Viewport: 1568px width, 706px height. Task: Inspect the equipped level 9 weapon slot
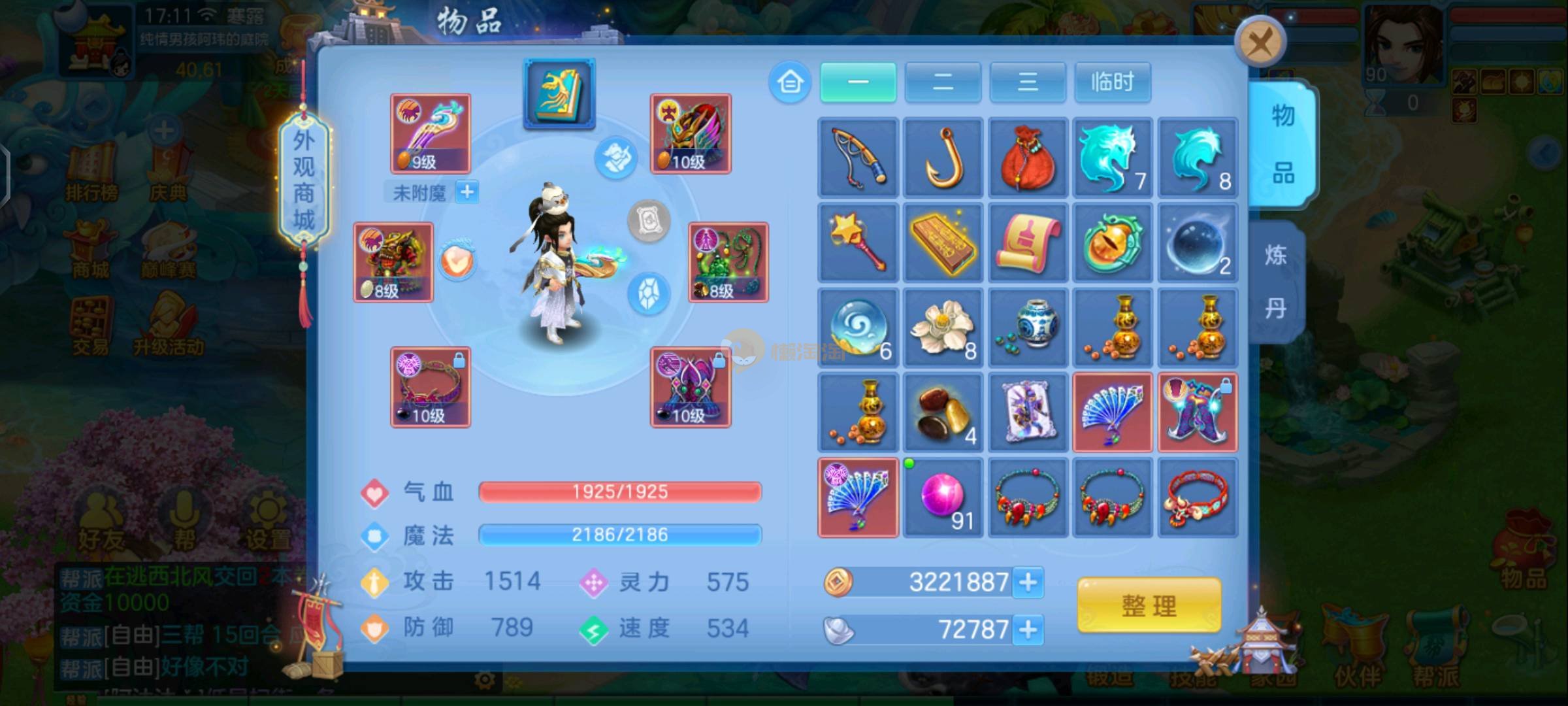pyautogui.click(x=431, y=133)
